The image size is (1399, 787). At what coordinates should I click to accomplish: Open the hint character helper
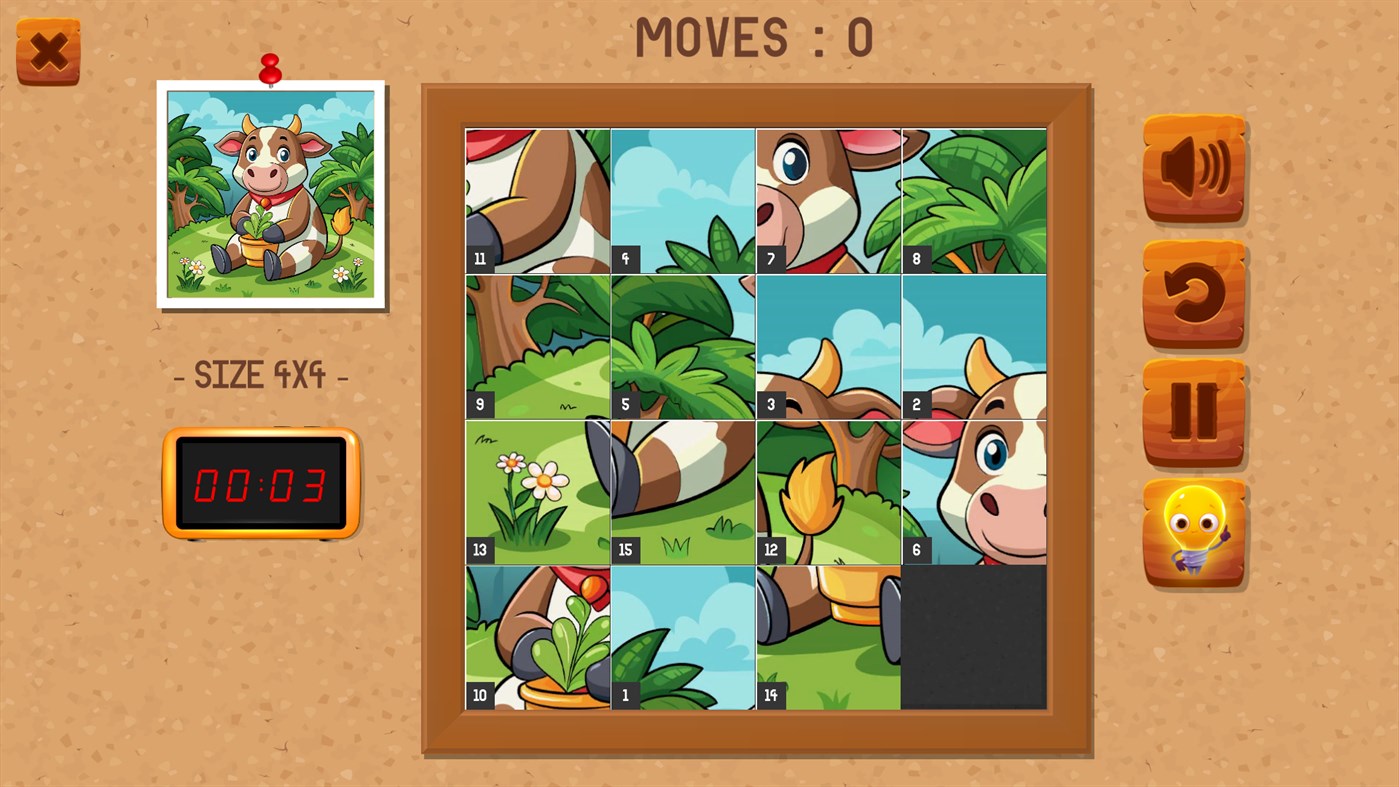(1193, 533)
